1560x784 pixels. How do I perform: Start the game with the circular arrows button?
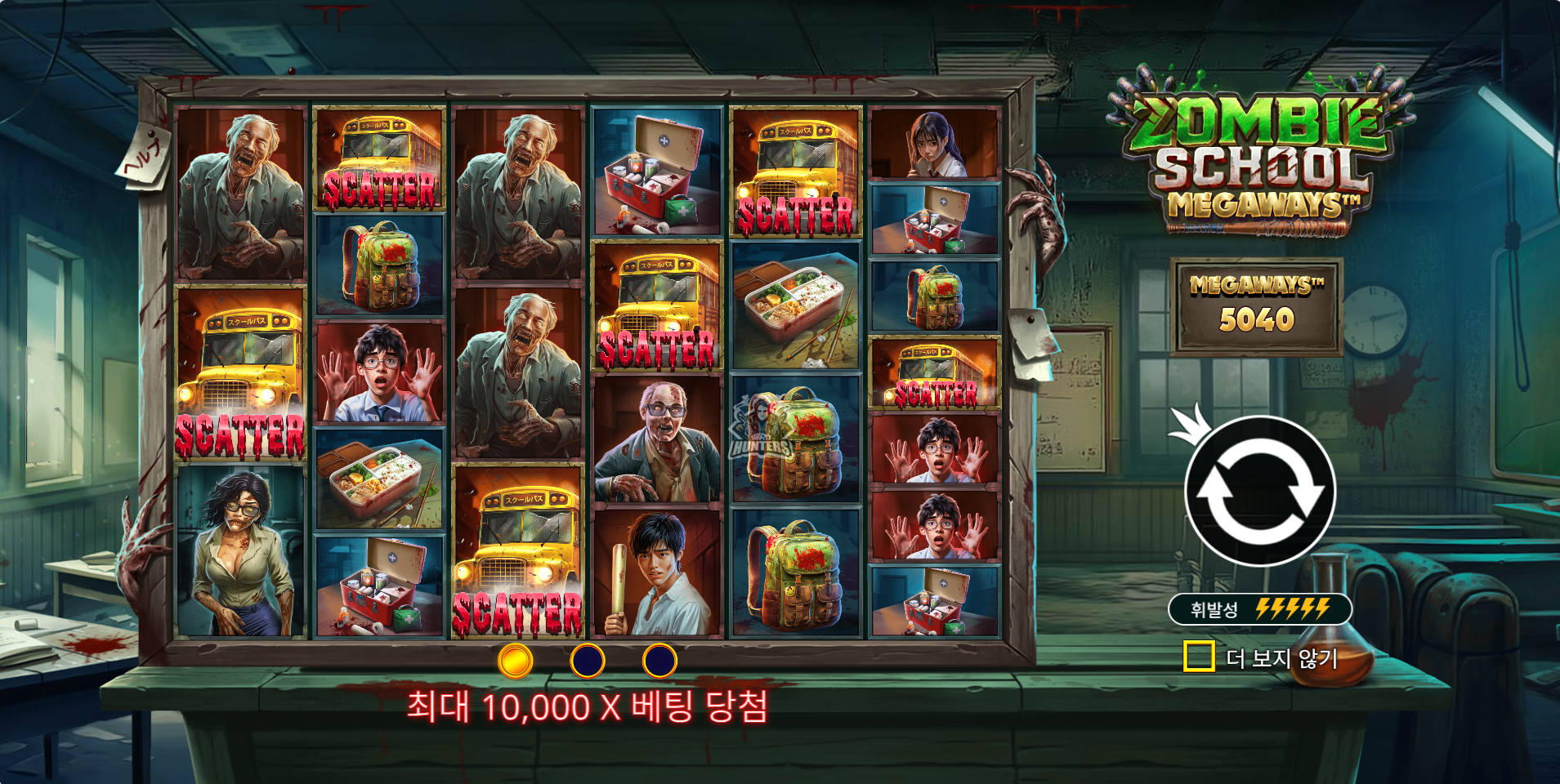point(1259,491)
